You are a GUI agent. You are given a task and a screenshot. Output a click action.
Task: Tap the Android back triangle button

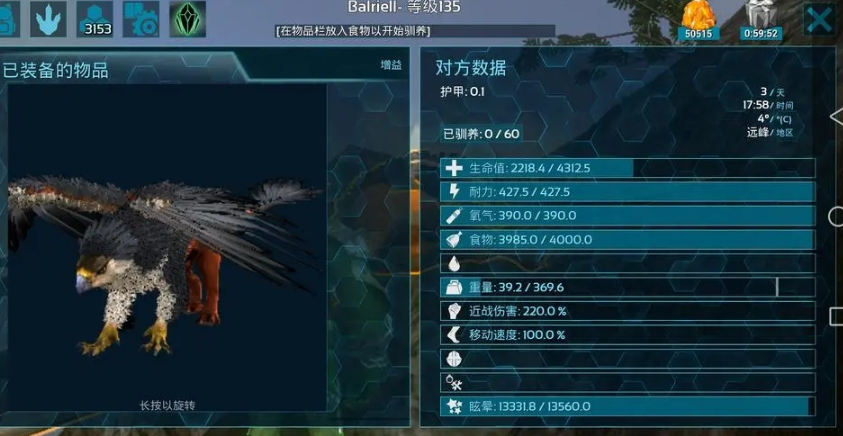tap(836, 116)
